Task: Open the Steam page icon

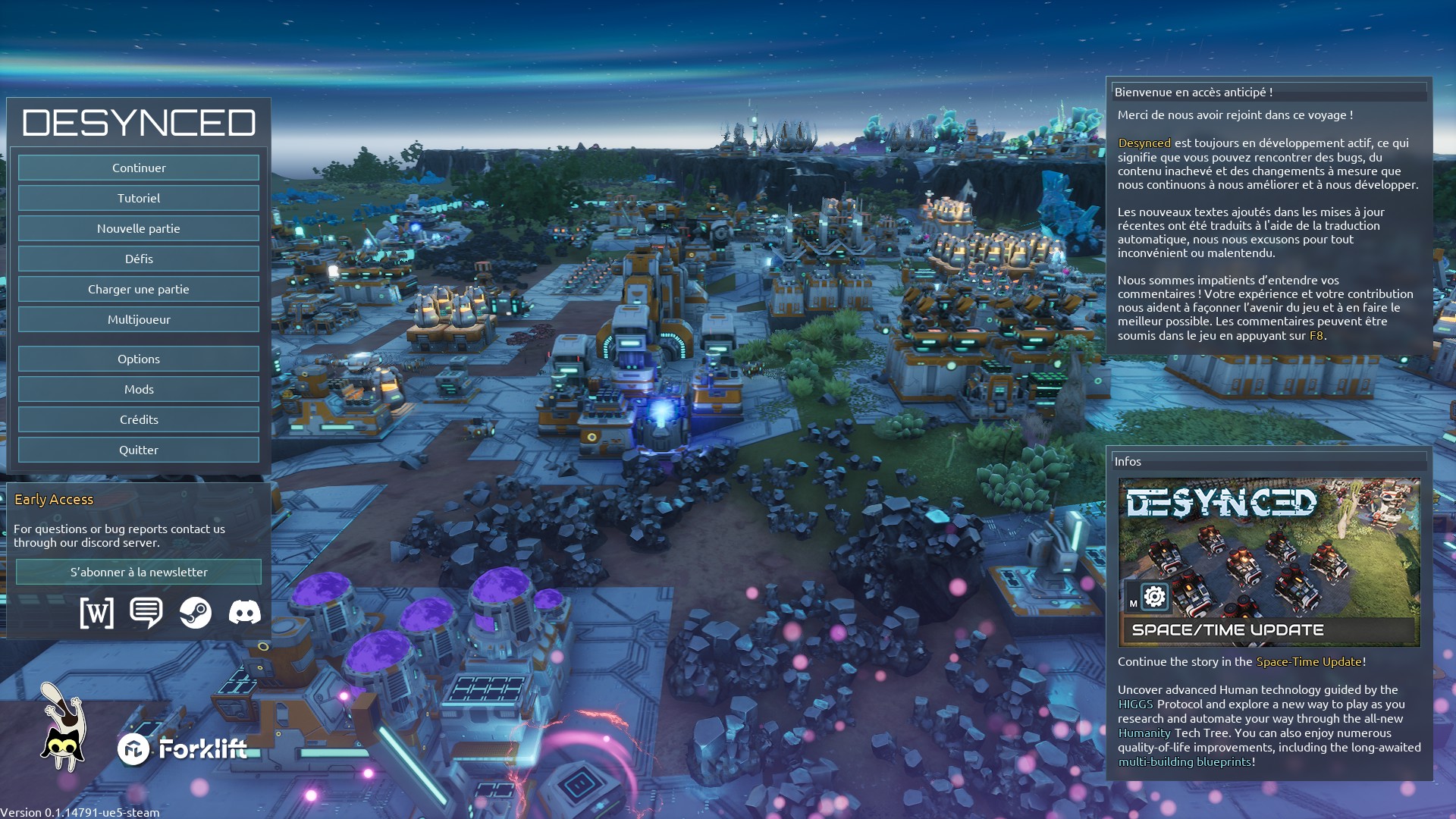Action: (x=196, y=613)
